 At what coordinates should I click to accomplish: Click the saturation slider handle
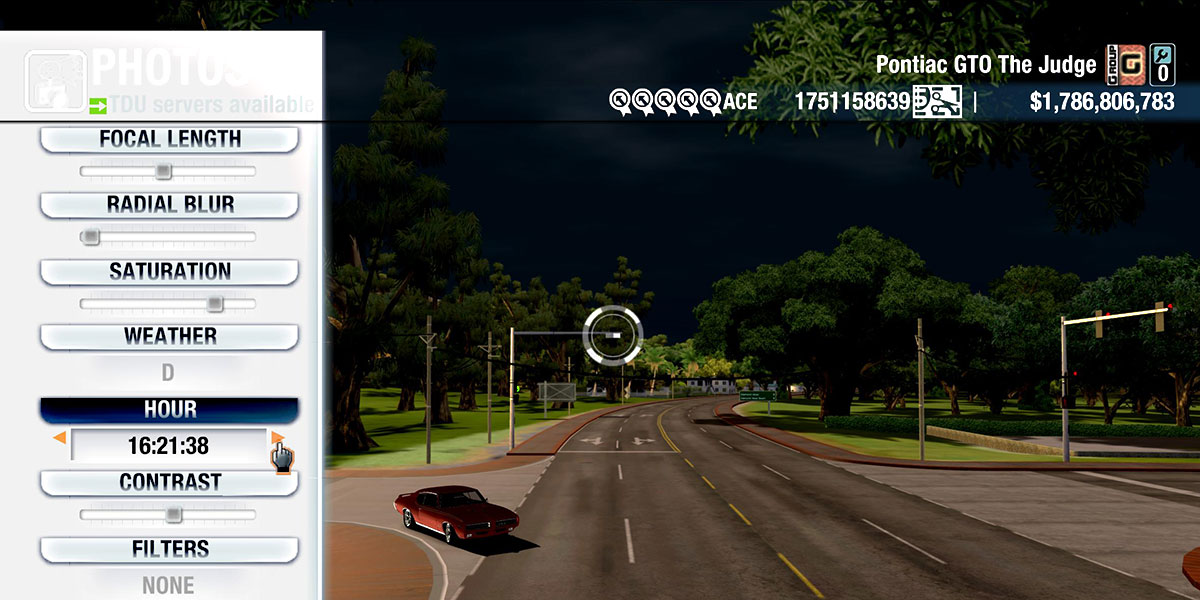click(214, 303)
